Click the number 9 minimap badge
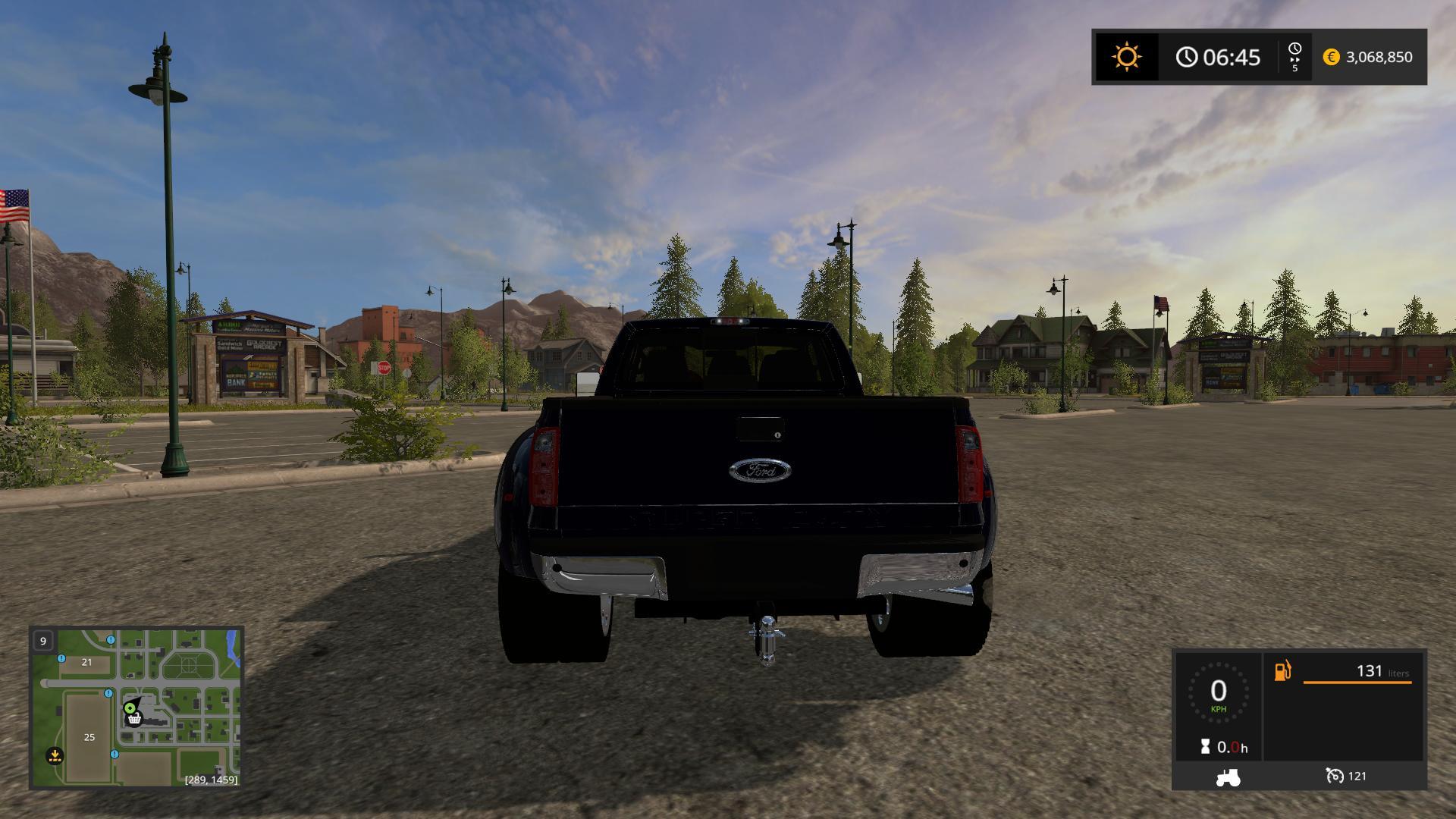 [43, 641]
